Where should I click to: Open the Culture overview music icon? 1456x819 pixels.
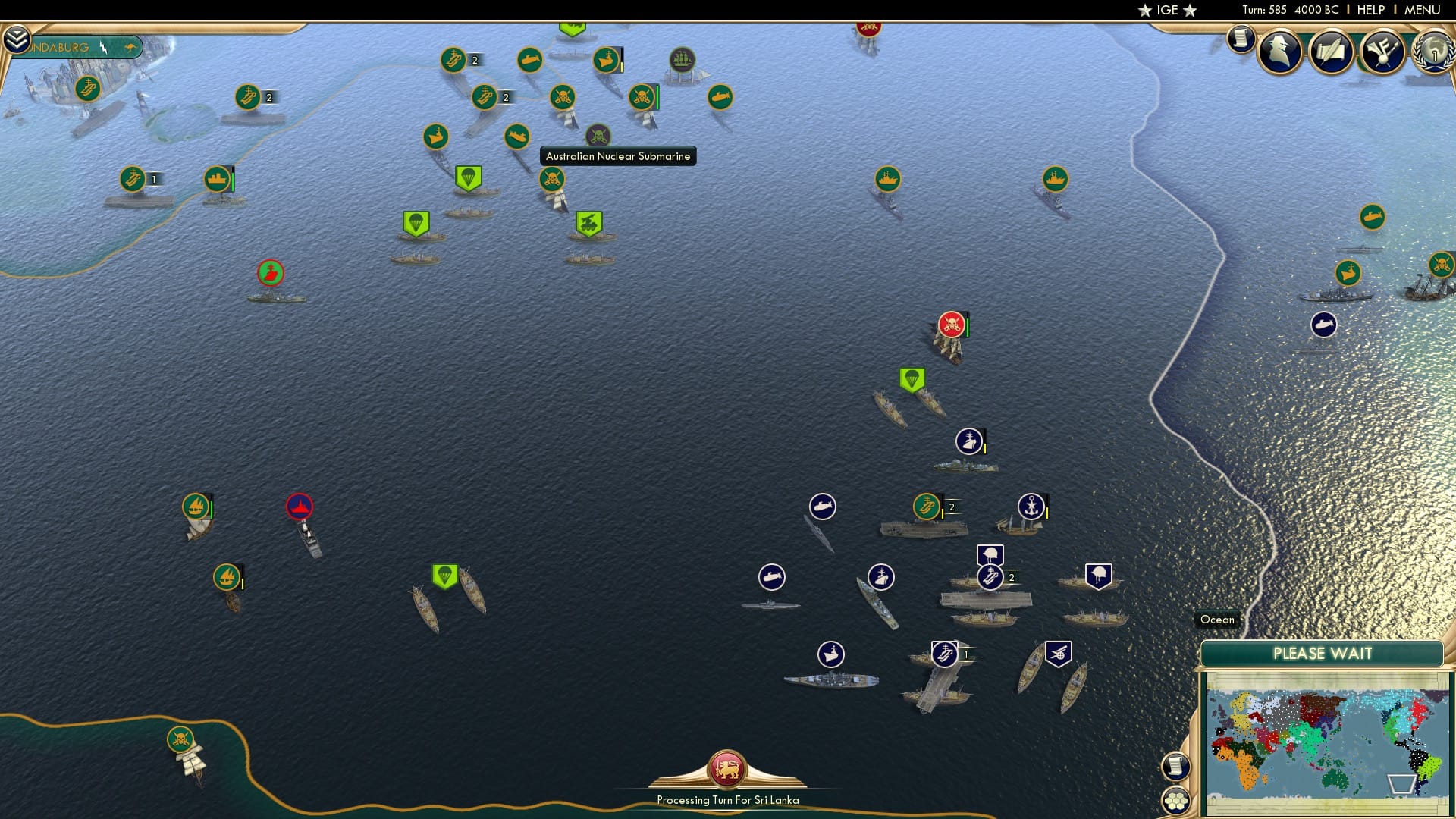tap(1383, 51)
